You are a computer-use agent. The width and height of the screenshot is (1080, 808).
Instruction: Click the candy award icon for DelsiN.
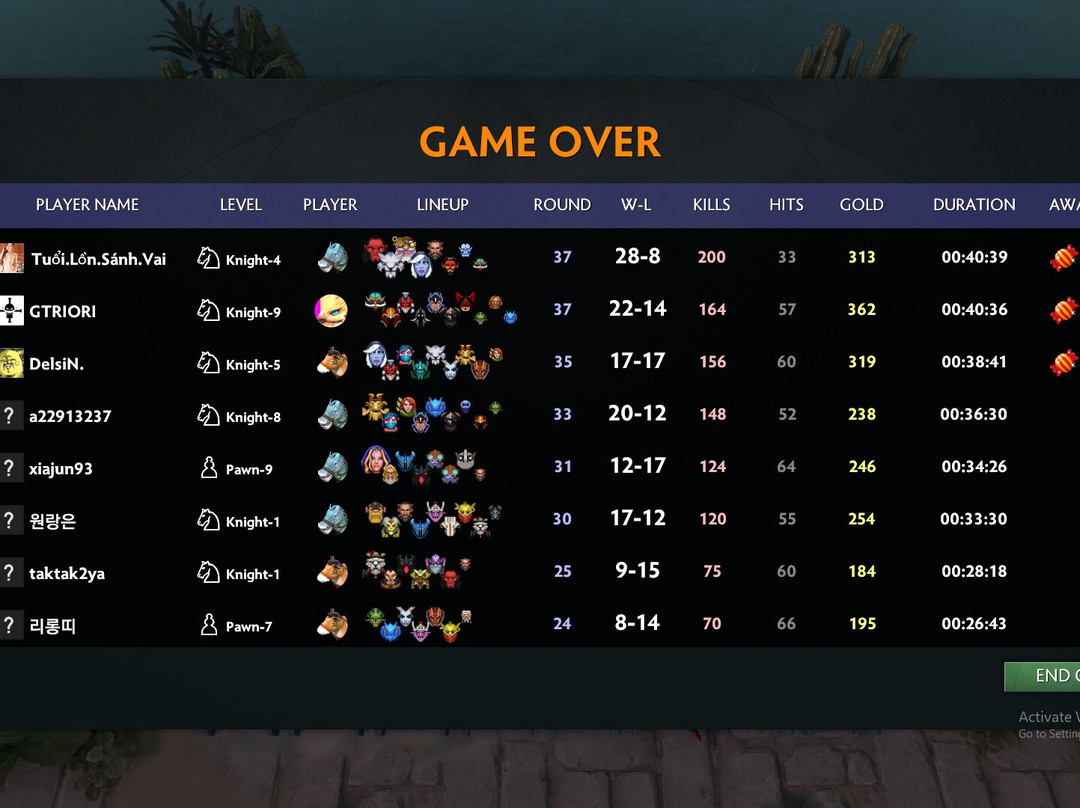[x=1063, y=362]
